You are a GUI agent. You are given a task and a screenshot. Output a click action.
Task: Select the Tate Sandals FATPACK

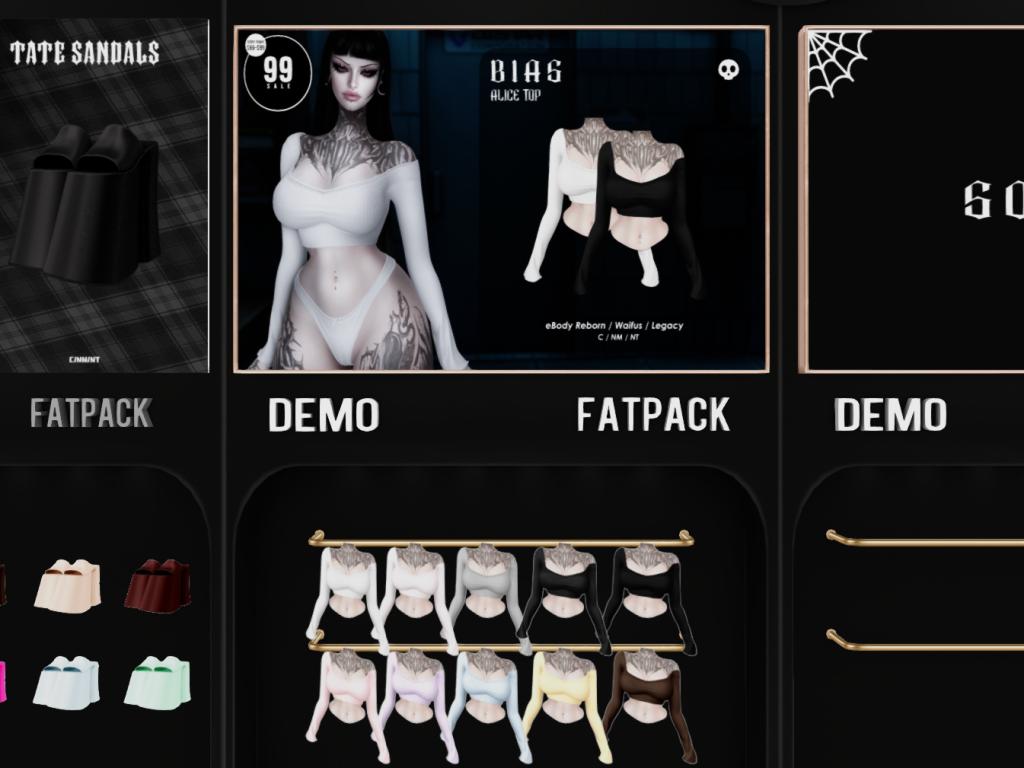pyautogui.click(x=91, y=413)
